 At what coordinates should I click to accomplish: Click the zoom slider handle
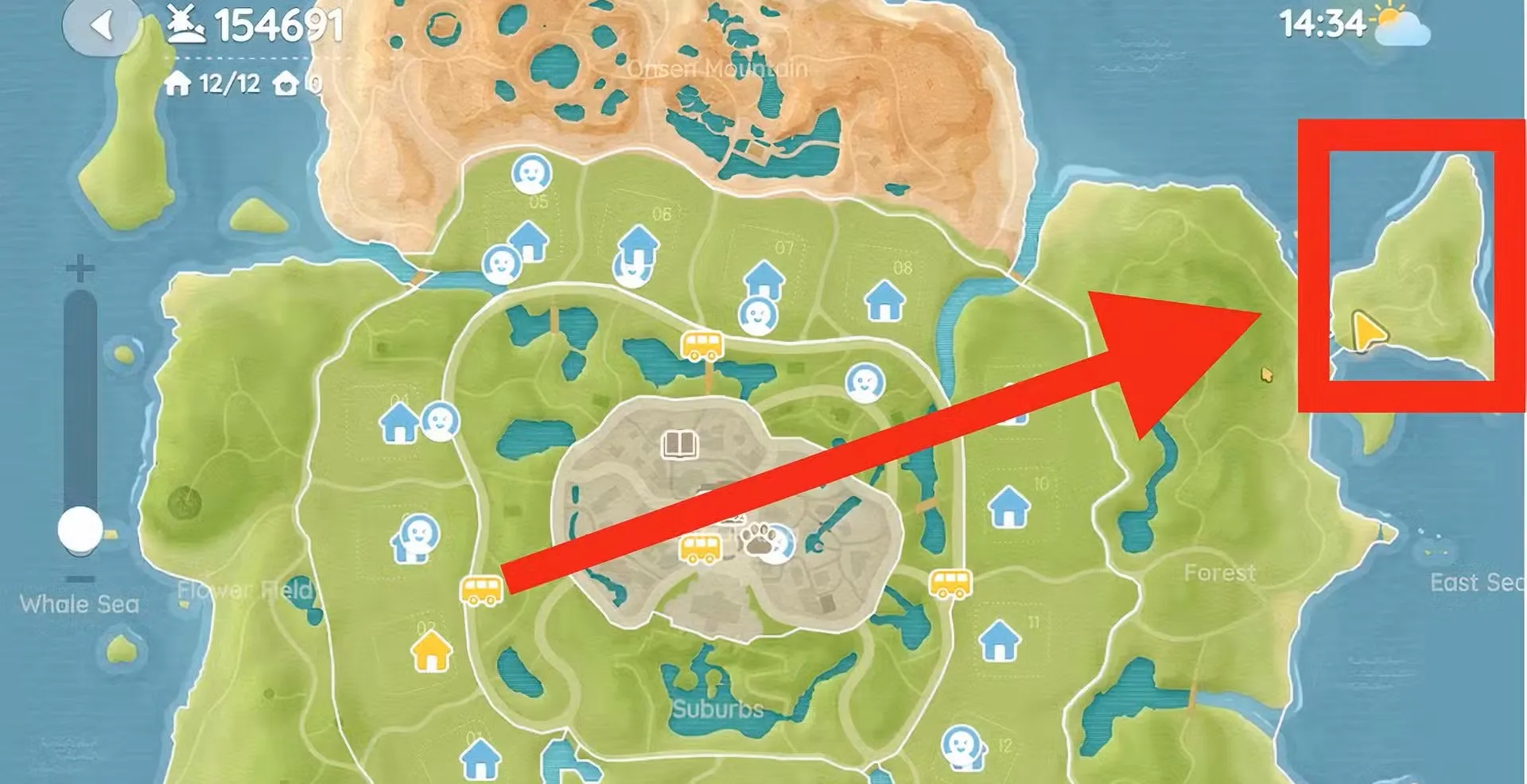coord(80,529)
